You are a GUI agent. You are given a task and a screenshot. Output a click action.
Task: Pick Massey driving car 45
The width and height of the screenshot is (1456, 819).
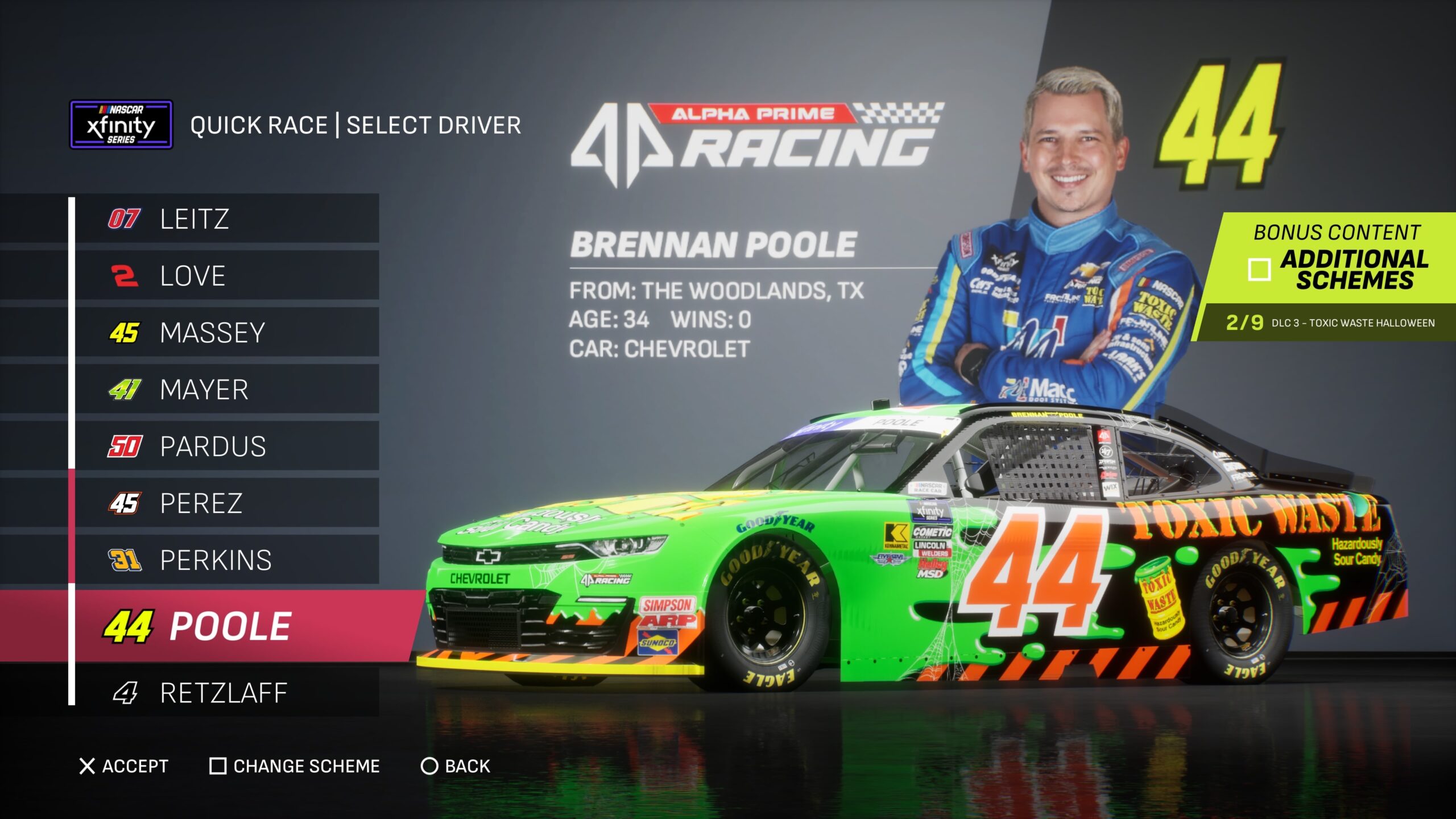click(x=226, y=333)
